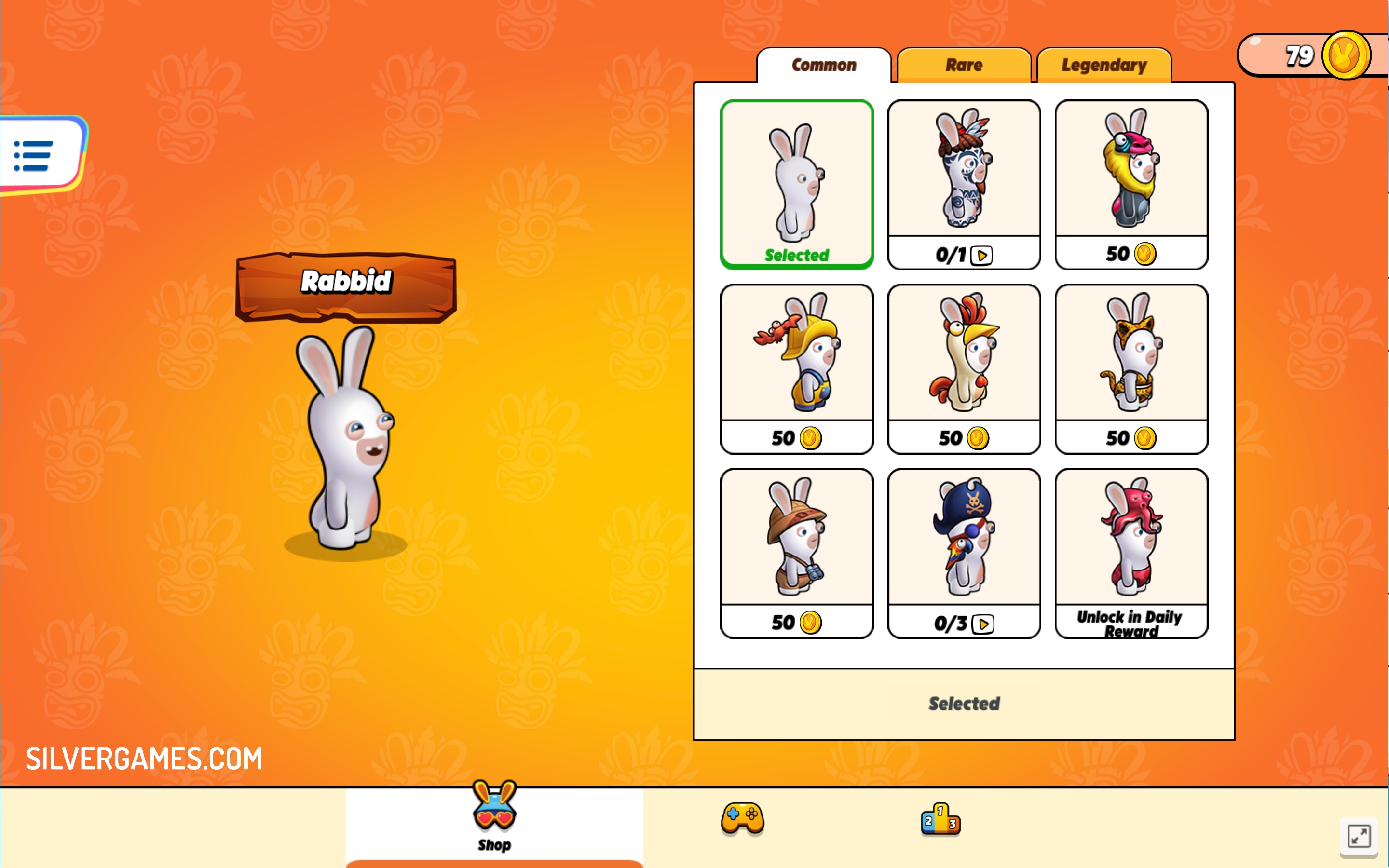Screen dimensions: 1389x868
Task: Open the leaderboard podium tab
Action: (x=940, y=819)
